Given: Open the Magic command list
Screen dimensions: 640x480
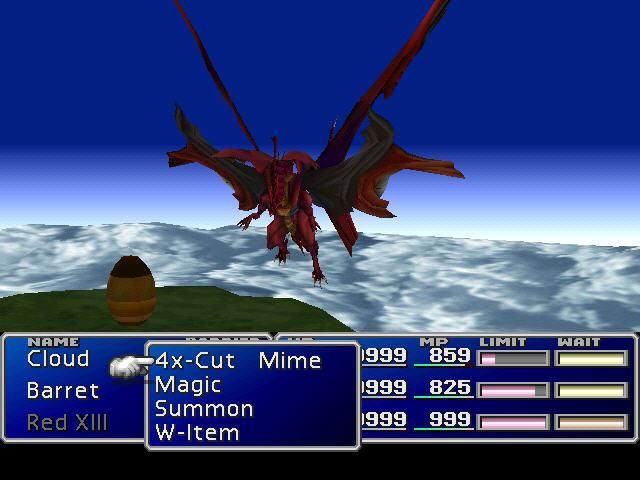Looking at the screenshot, I should (x=188, y=385).
